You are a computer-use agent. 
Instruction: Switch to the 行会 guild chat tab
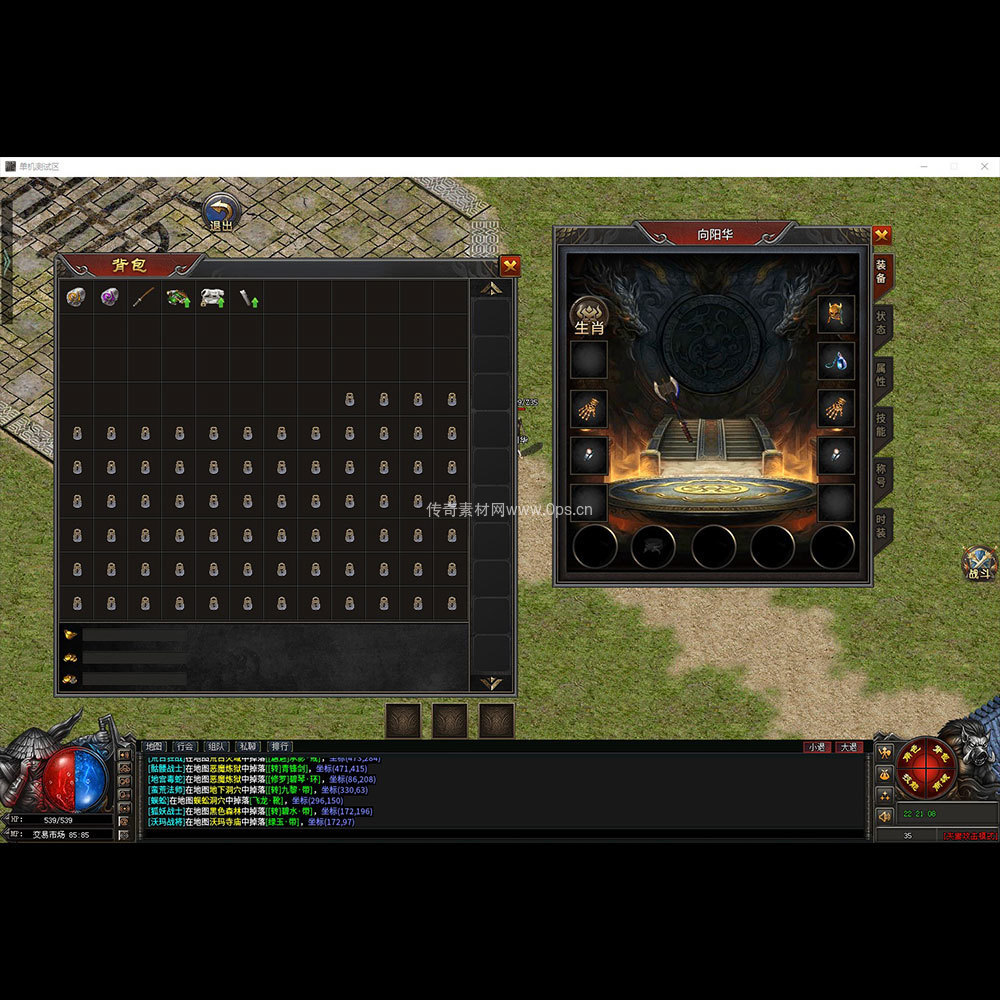click(x=185, y=746)
